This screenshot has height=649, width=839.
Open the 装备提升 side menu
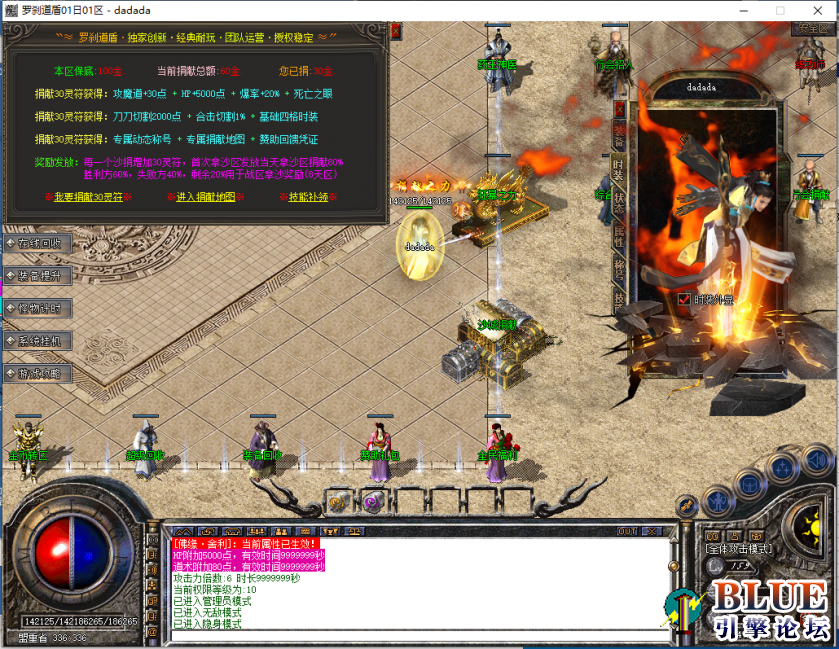coord(38,275)
